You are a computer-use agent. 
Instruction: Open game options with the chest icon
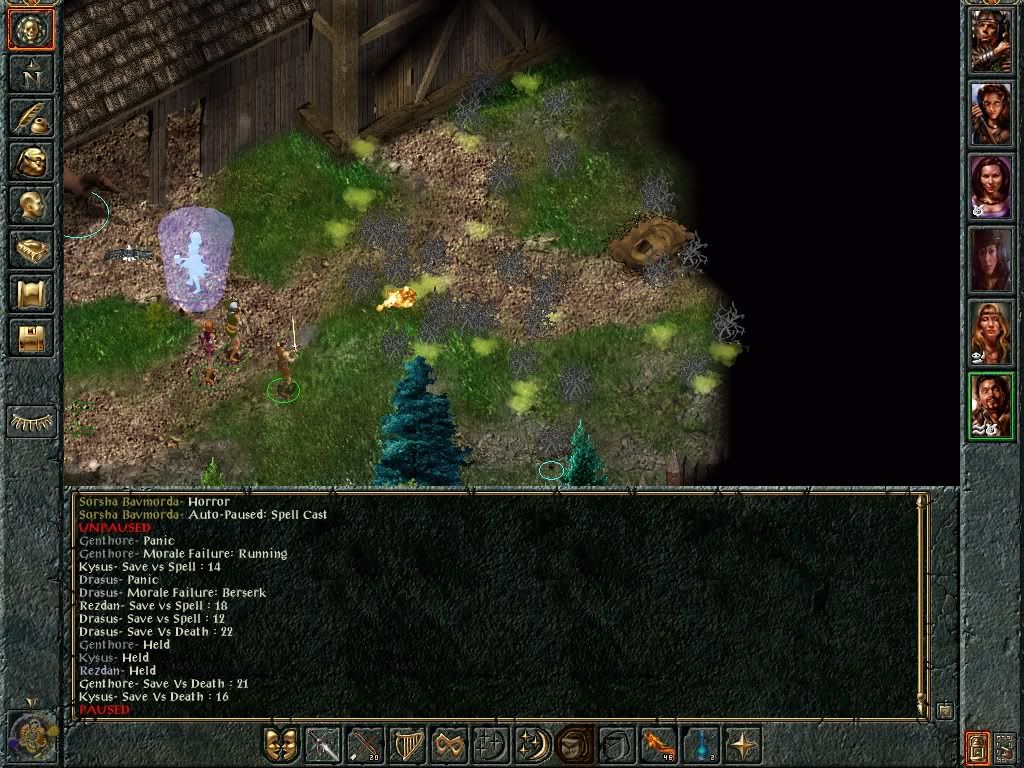(31, 337)
